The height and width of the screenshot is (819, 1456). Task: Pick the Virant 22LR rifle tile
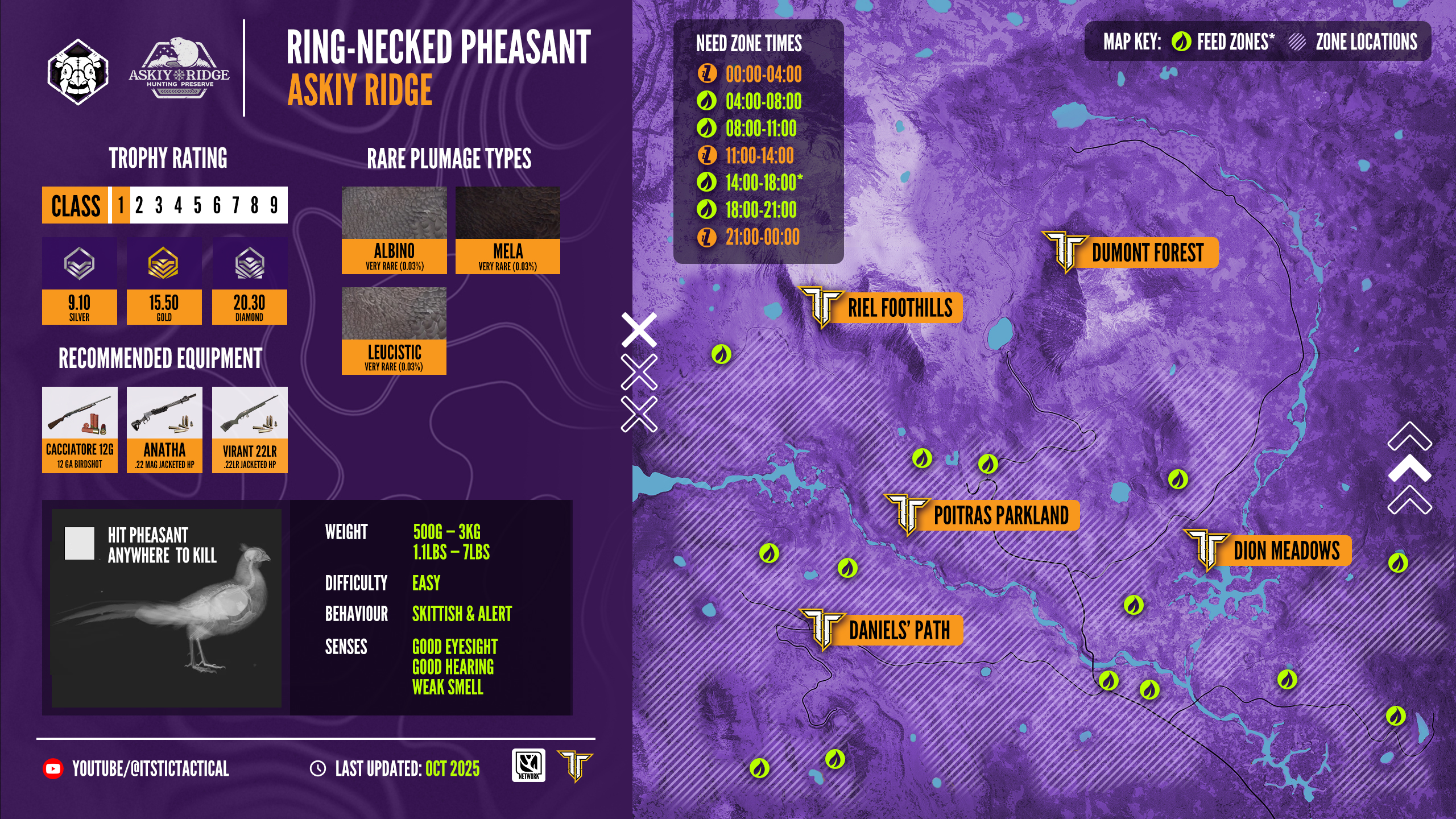(250, 430)
